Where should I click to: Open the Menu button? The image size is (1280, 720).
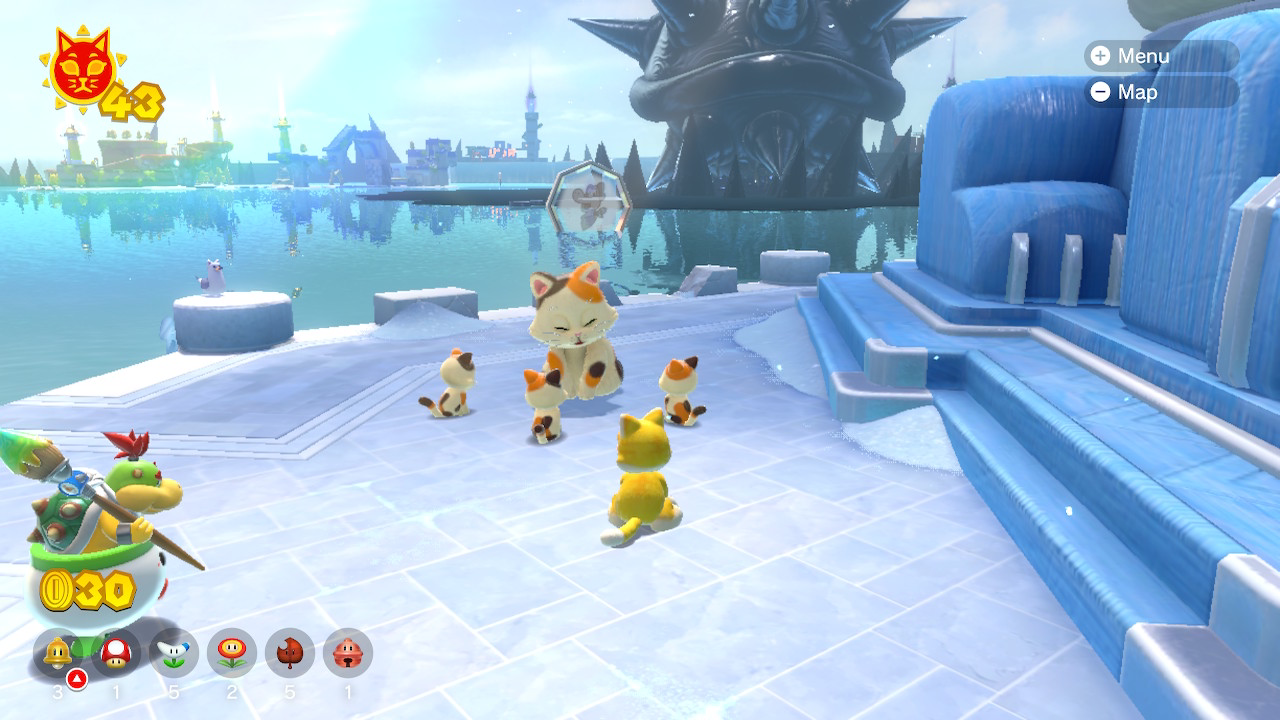pos(1131,56)
